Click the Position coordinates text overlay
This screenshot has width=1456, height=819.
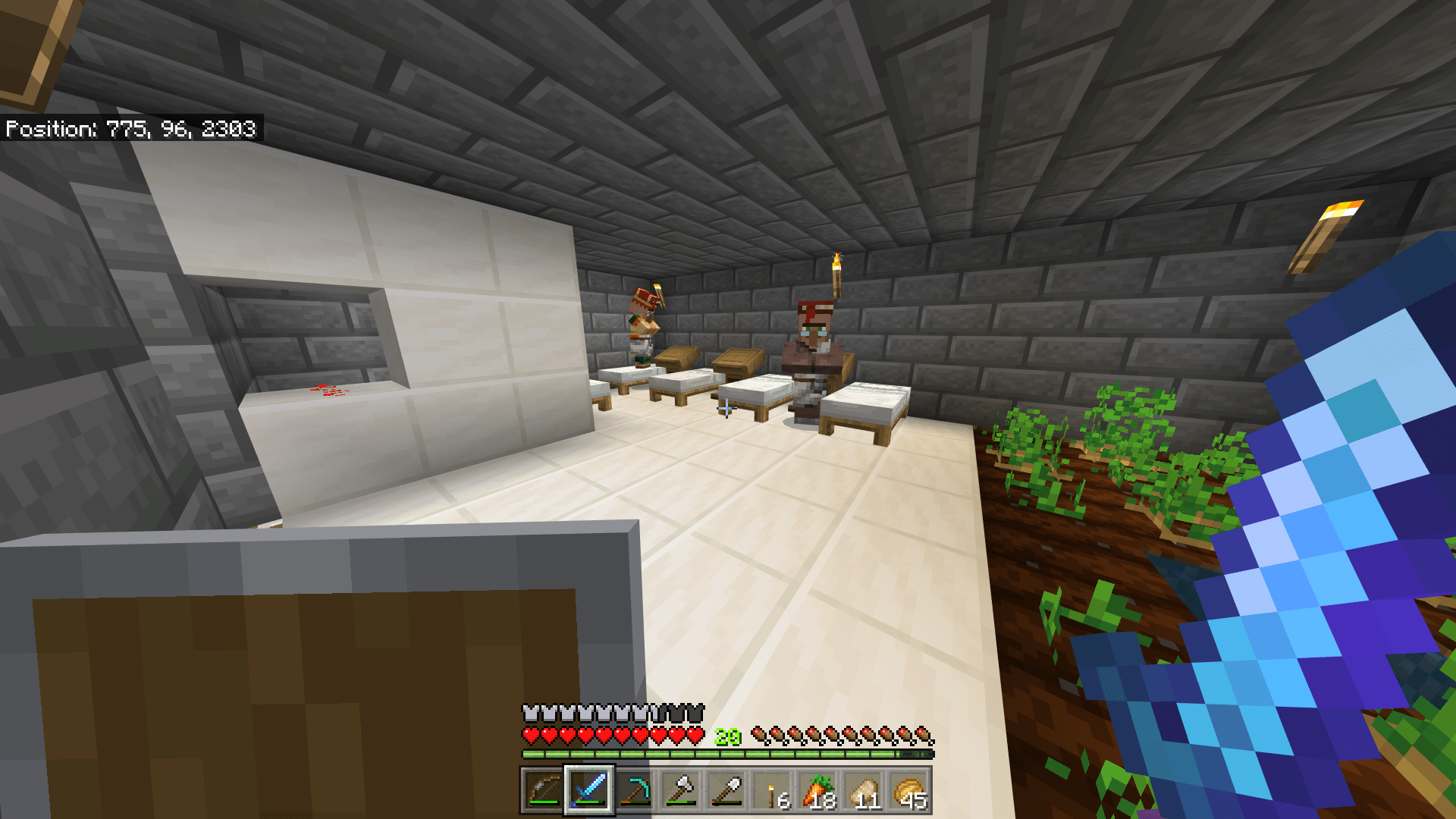(130, 130)
